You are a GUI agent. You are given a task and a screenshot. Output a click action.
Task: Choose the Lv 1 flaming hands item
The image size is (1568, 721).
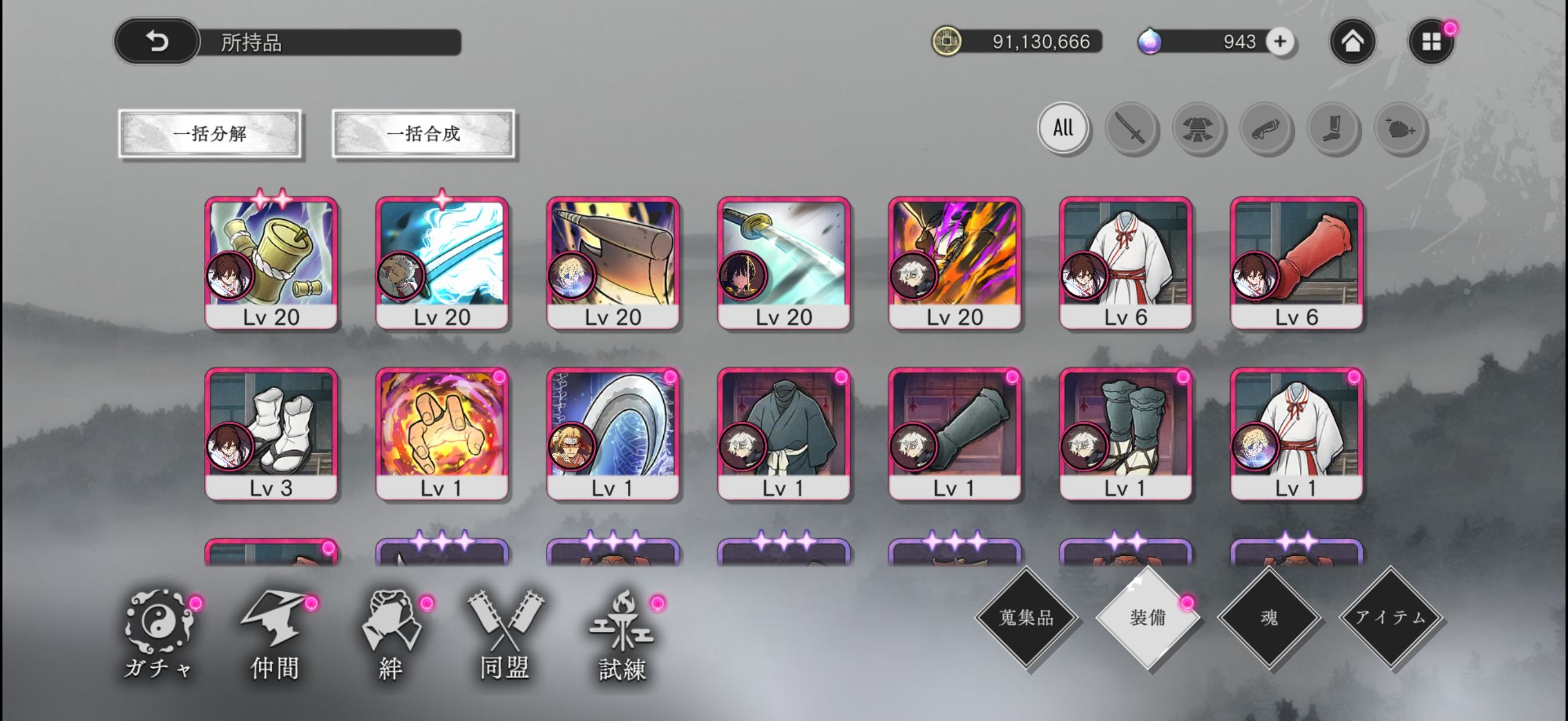pos(443,434)
